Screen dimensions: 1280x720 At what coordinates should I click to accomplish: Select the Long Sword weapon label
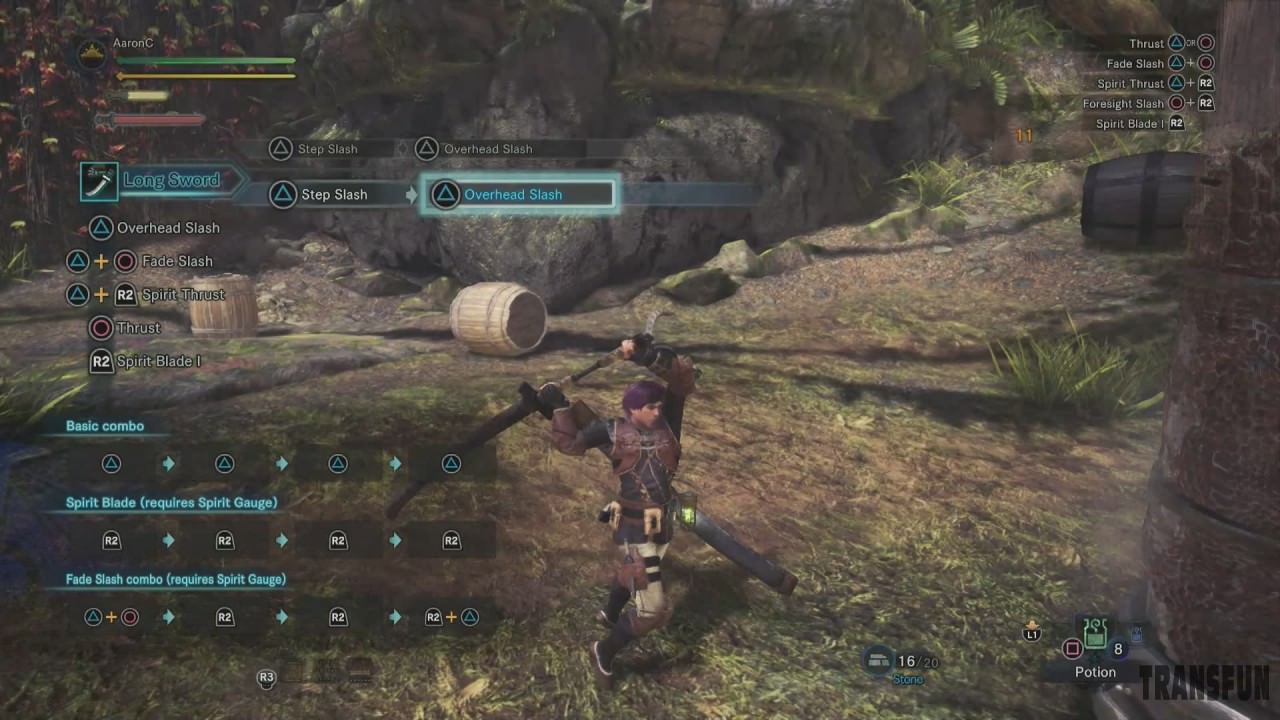171,181
